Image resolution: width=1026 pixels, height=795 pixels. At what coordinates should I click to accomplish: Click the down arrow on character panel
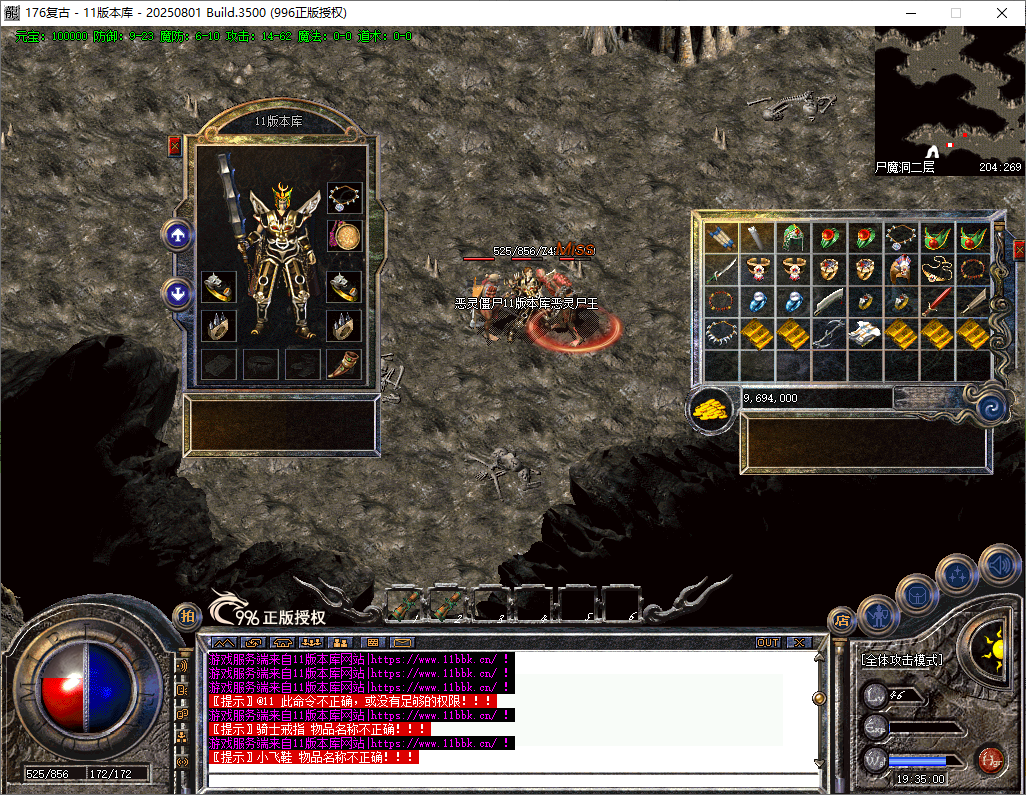177,293
